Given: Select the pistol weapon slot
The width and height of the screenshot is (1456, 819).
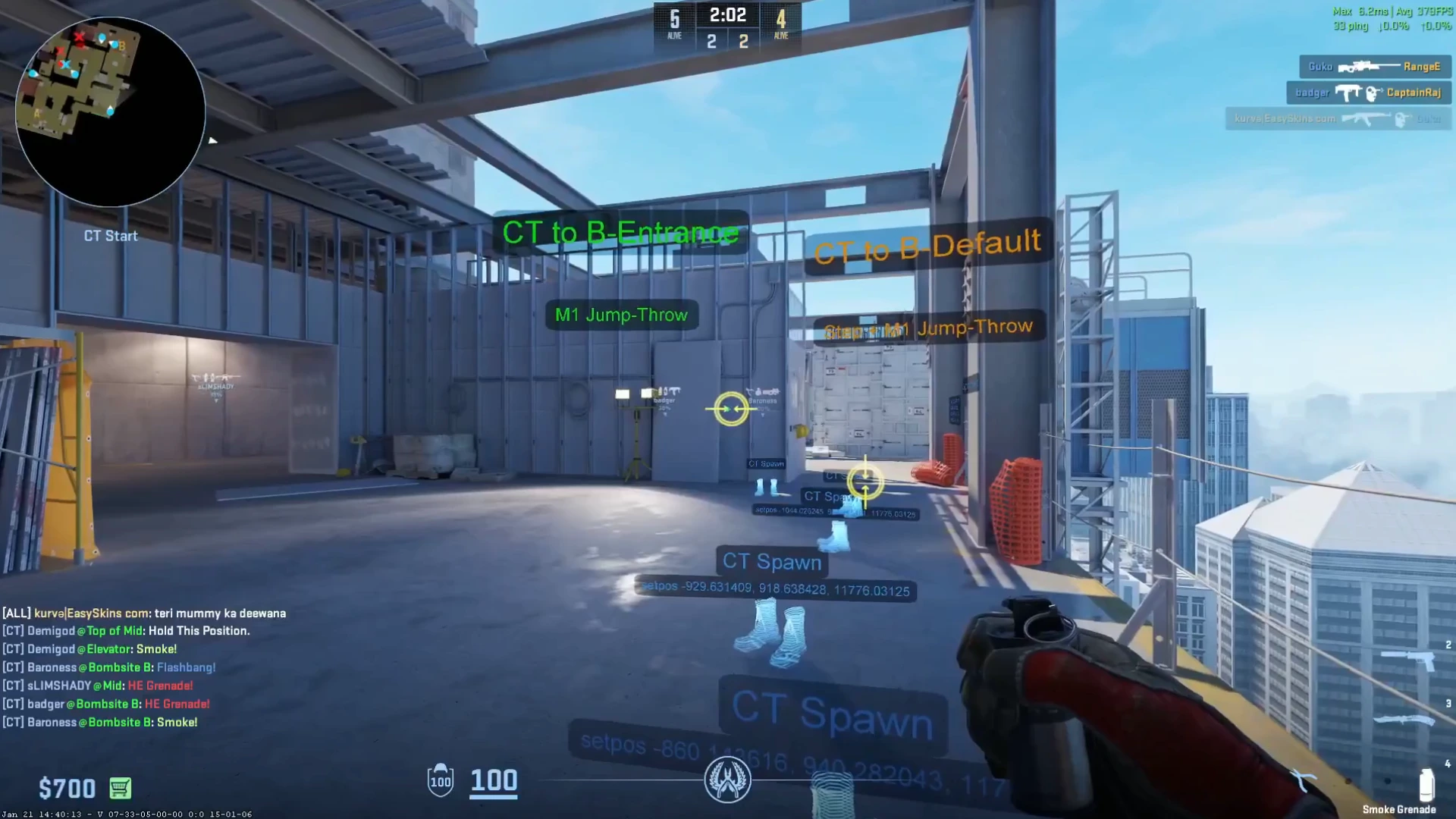Looking at the screenshot, I should (1408, 659).
